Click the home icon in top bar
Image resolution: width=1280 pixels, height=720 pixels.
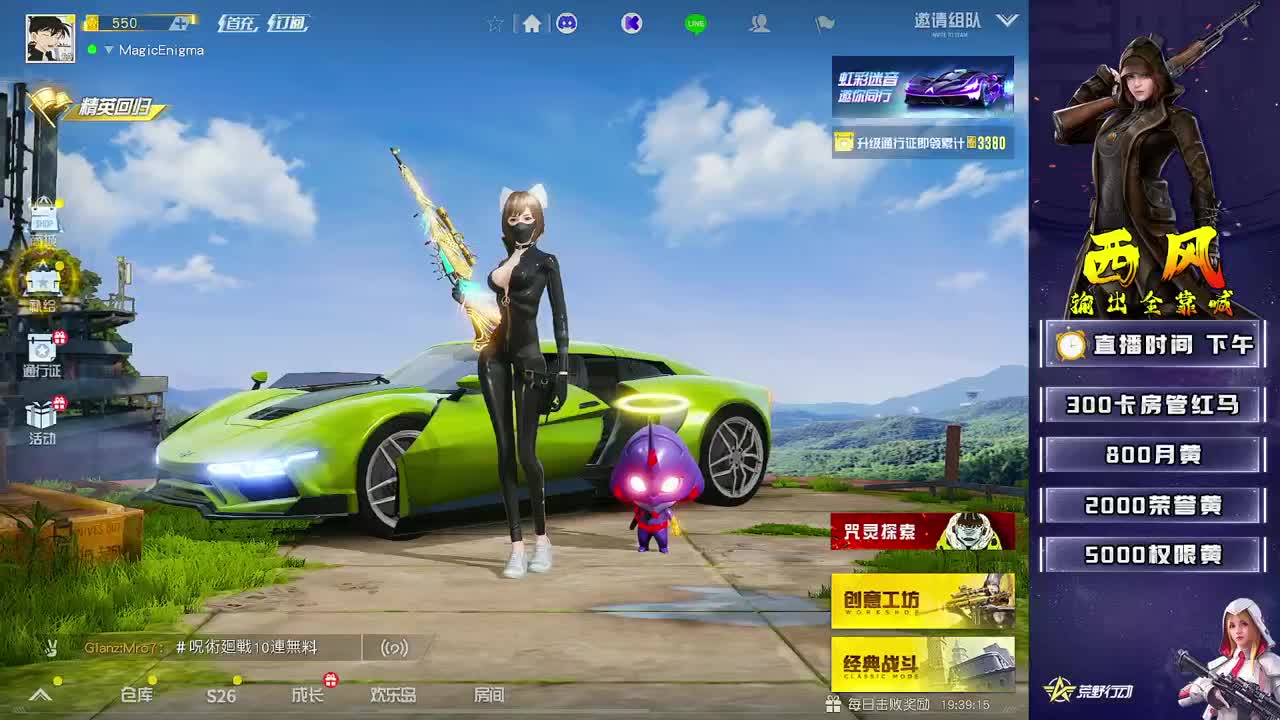pyautogui.click(x=531, y=23)
